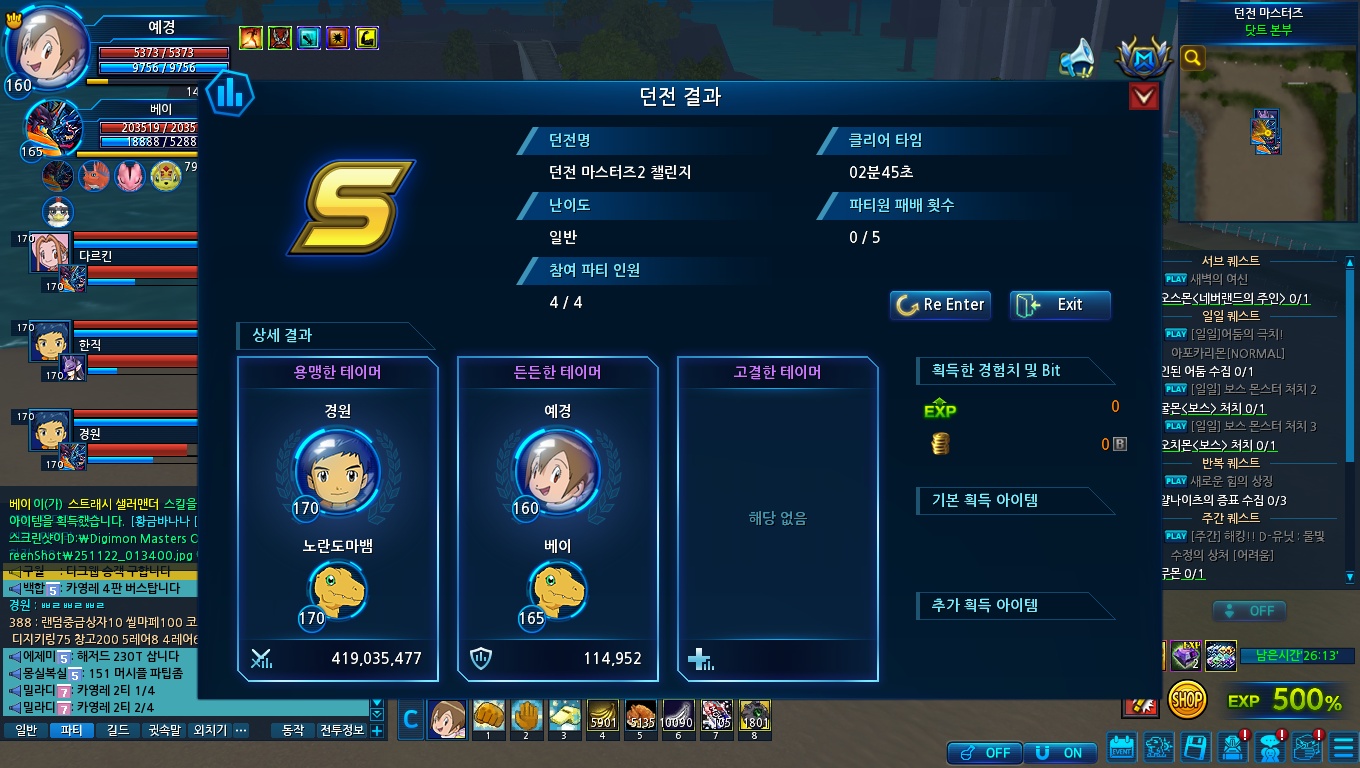Viewport: 1360px width, 768px height.
Task: Show the 전투정보 combat info tab
Action: tap(341, 731)
